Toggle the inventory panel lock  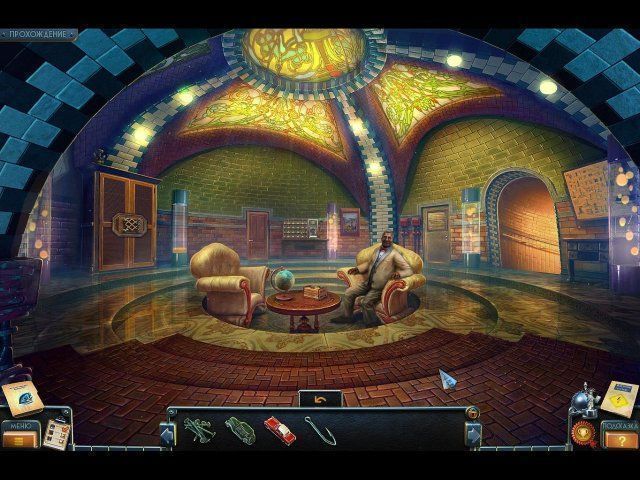472,412
